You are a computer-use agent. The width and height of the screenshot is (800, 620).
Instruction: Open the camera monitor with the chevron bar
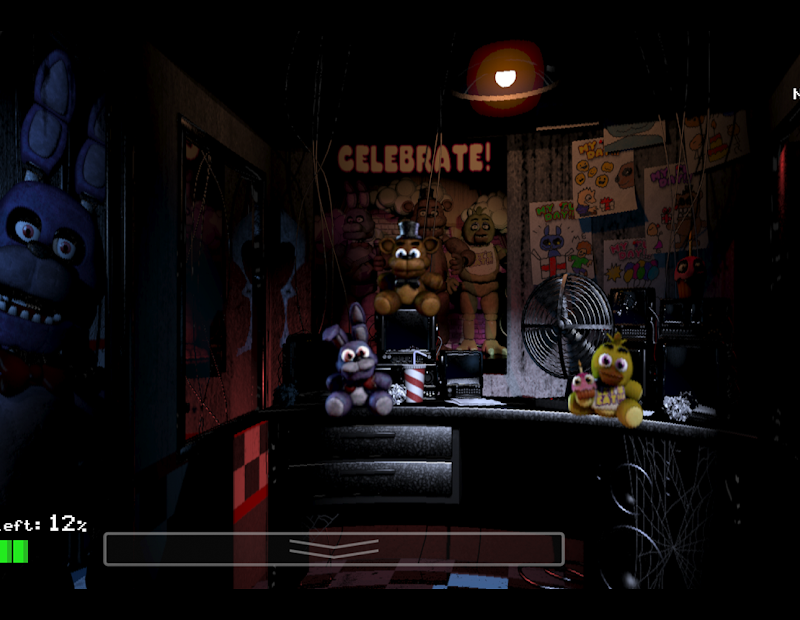click(x=334, y=549)
